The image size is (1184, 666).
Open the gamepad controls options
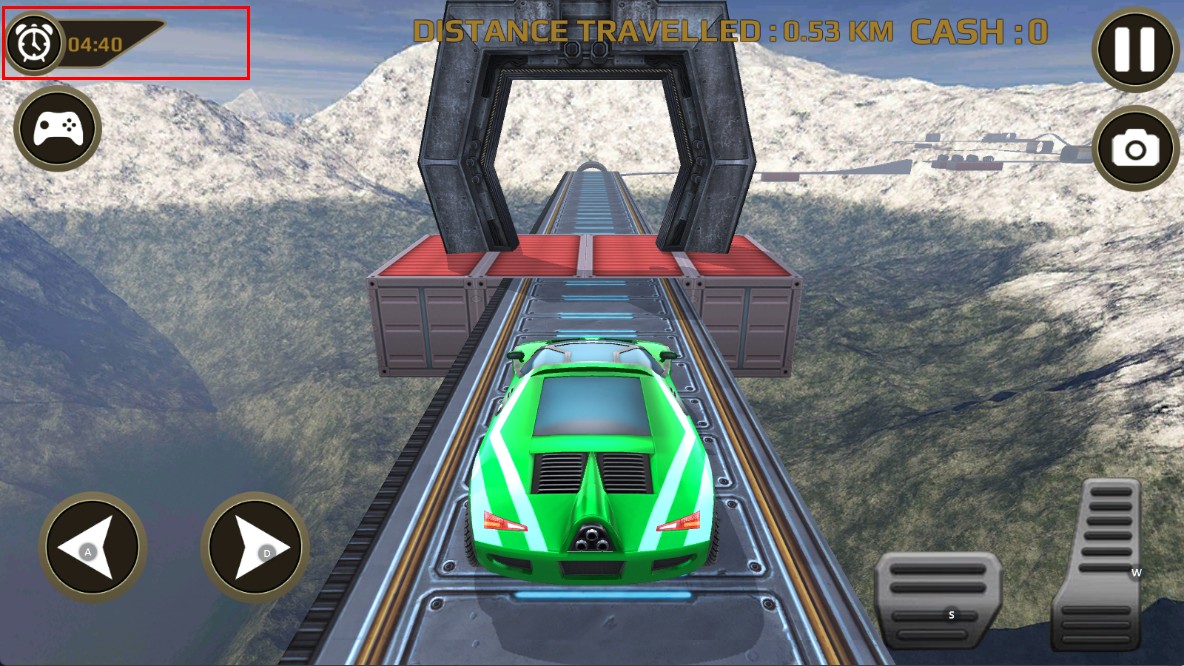[x=58, y=128]
